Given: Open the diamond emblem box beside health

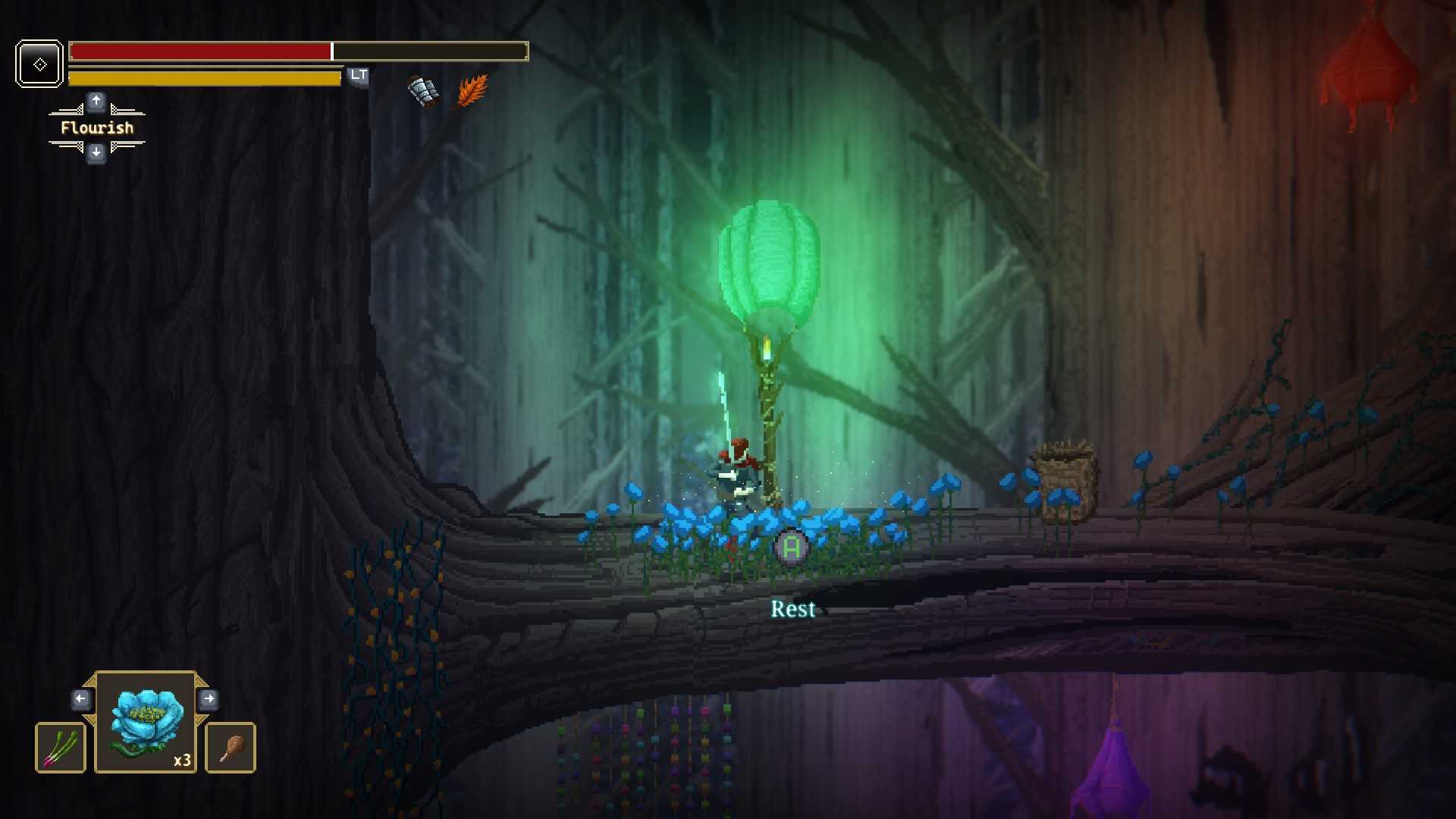Looking at the screenshot, I should point(39,64).
